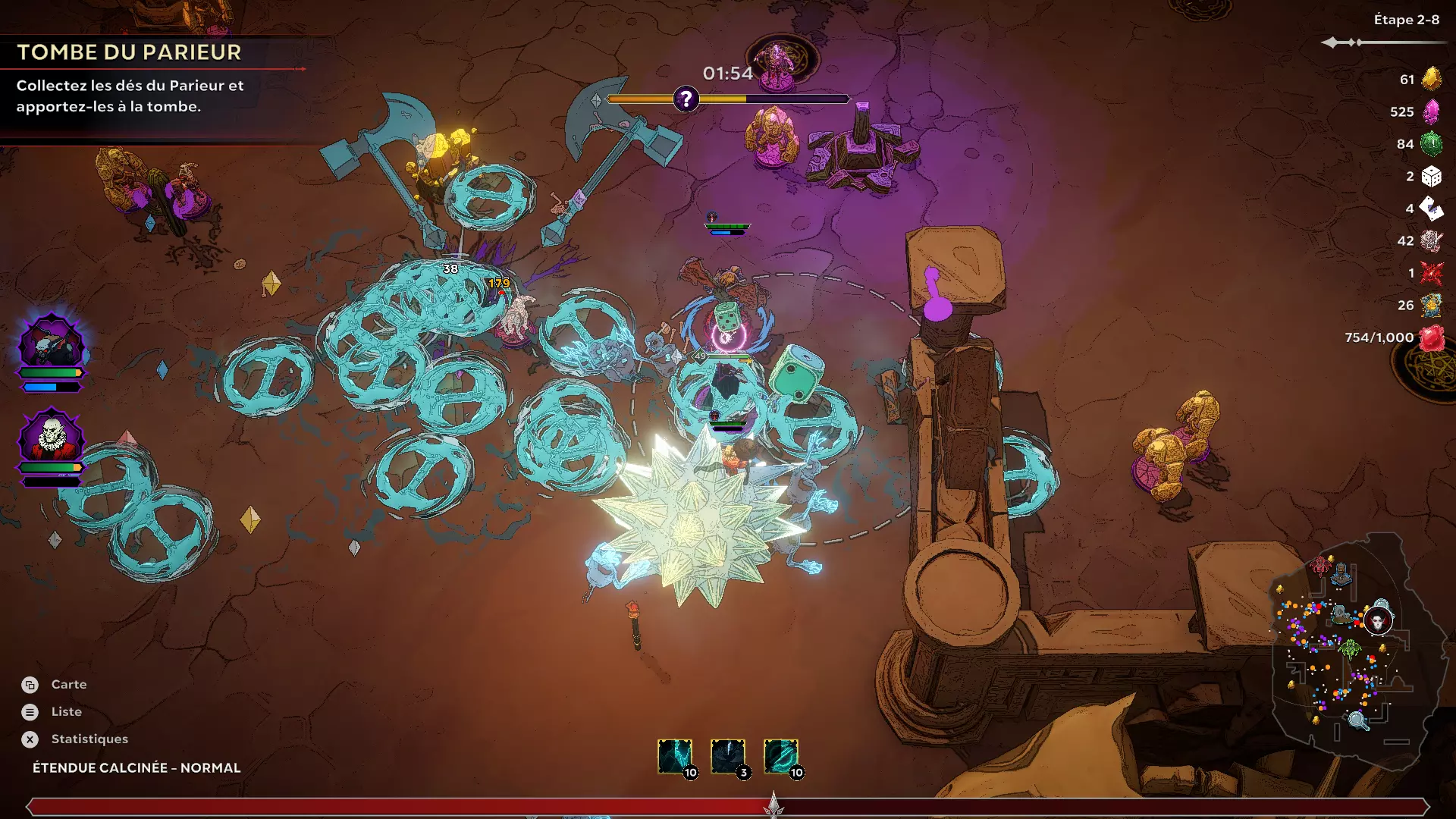Click the player portrait marker on minimap
The image size is (1456, 819).
[x=1378, y=621]
